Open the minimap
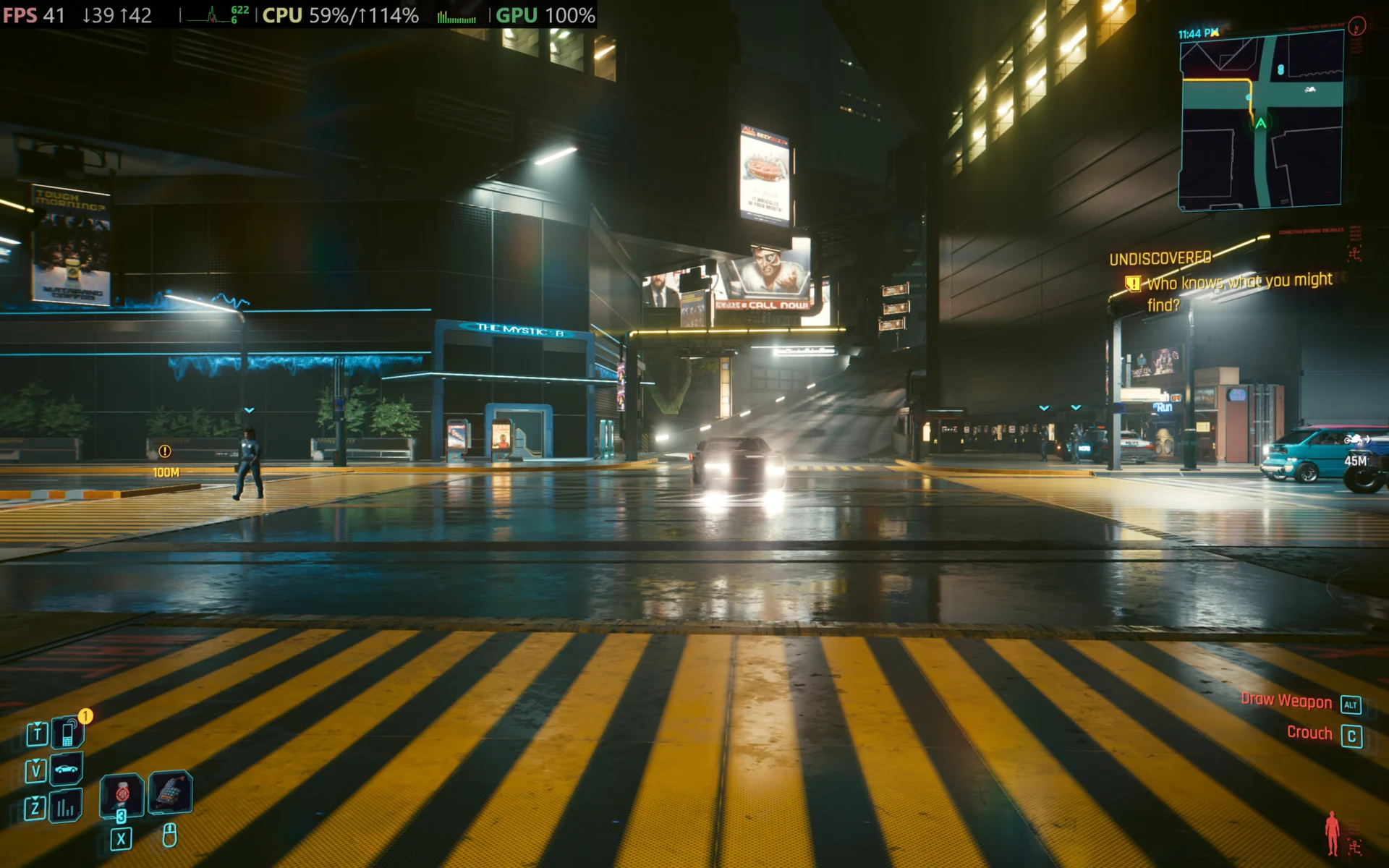1389x868 pixels. click(x=1261, y=121)
